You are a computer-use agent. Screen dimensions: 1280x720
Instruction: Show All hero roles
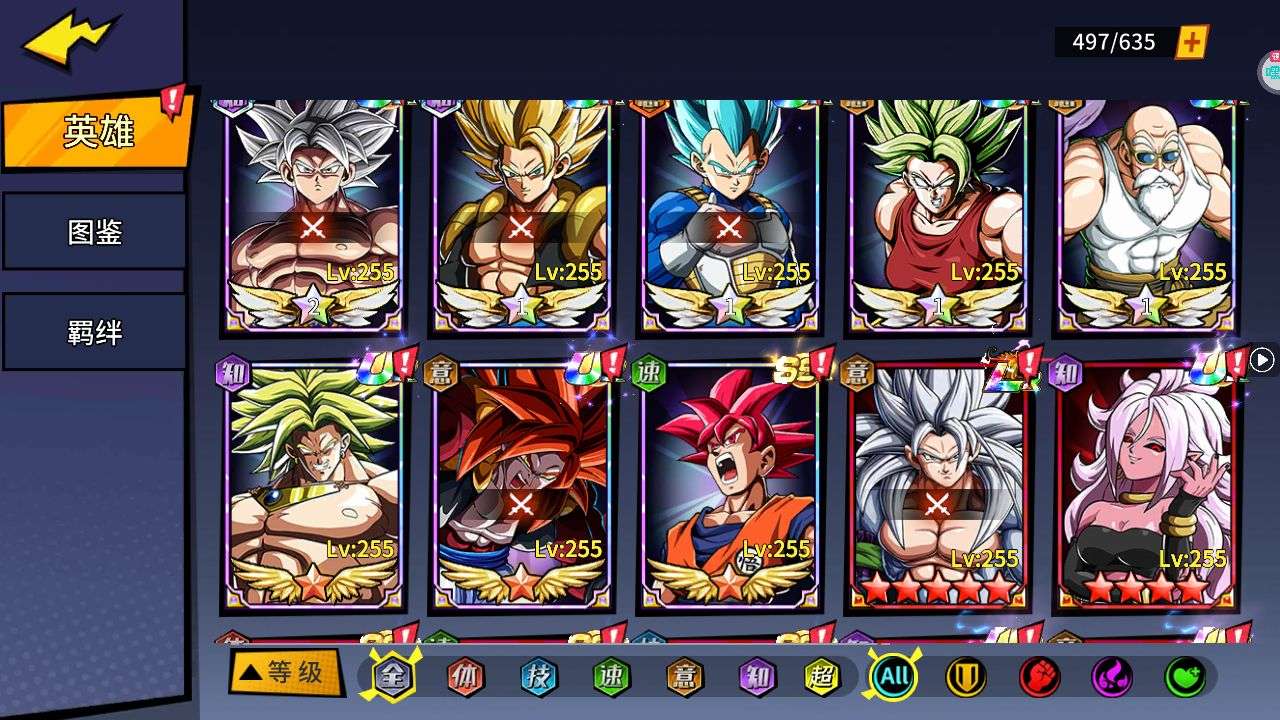click(893, 677)
